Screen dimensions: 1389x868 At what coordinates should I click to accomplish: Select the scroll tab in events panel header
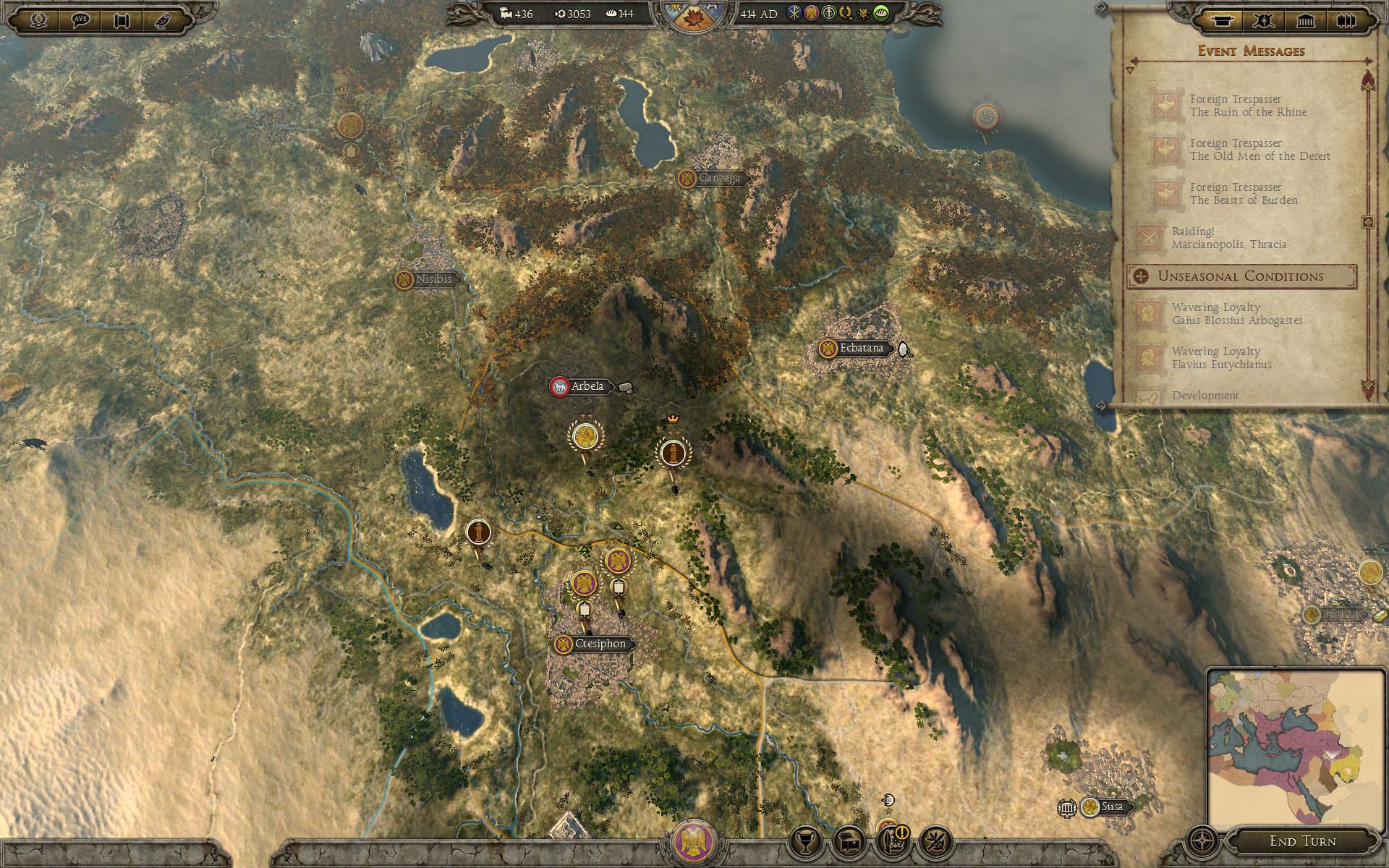(1222, 20)
